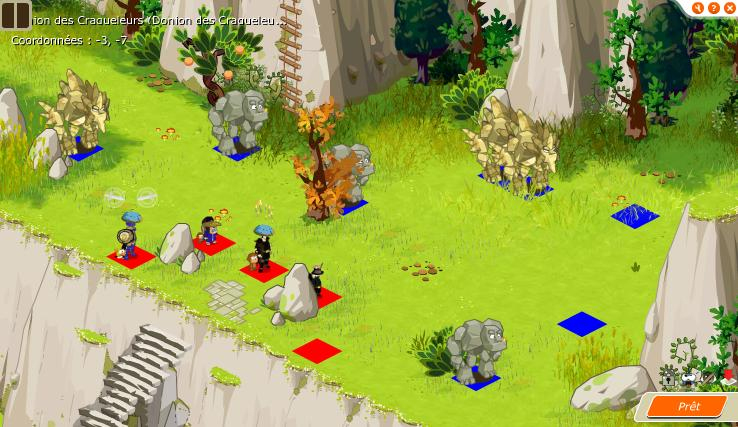Click the red arrow flag icon
The height and width of the screenshot is (427, 738).
tap(727, 376)
